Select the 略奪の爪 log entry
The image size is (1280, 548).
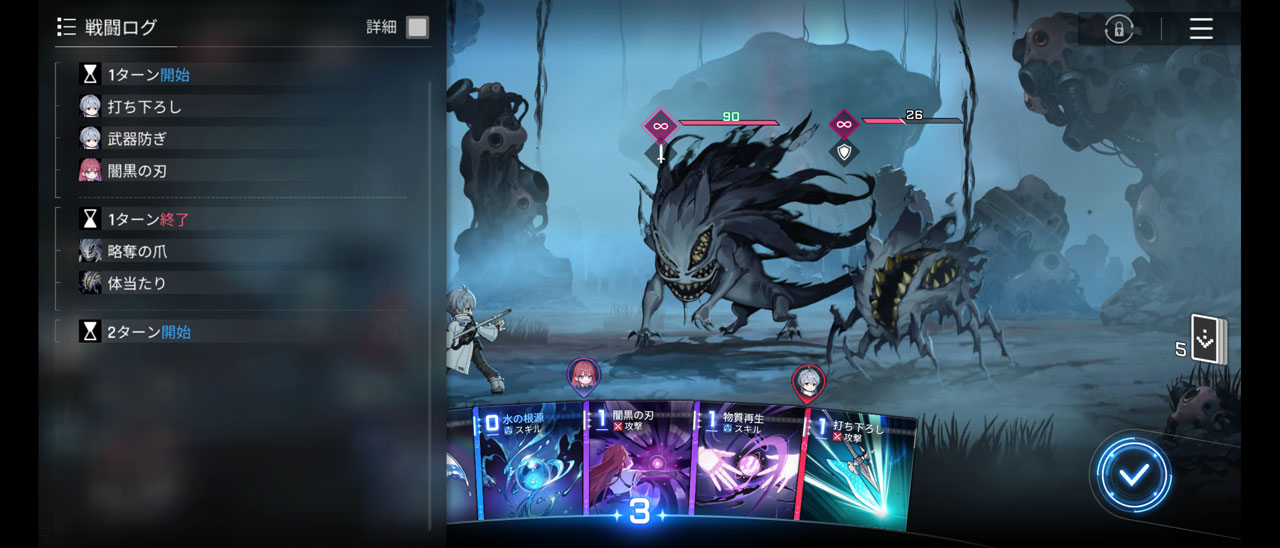tap(137, 251)
